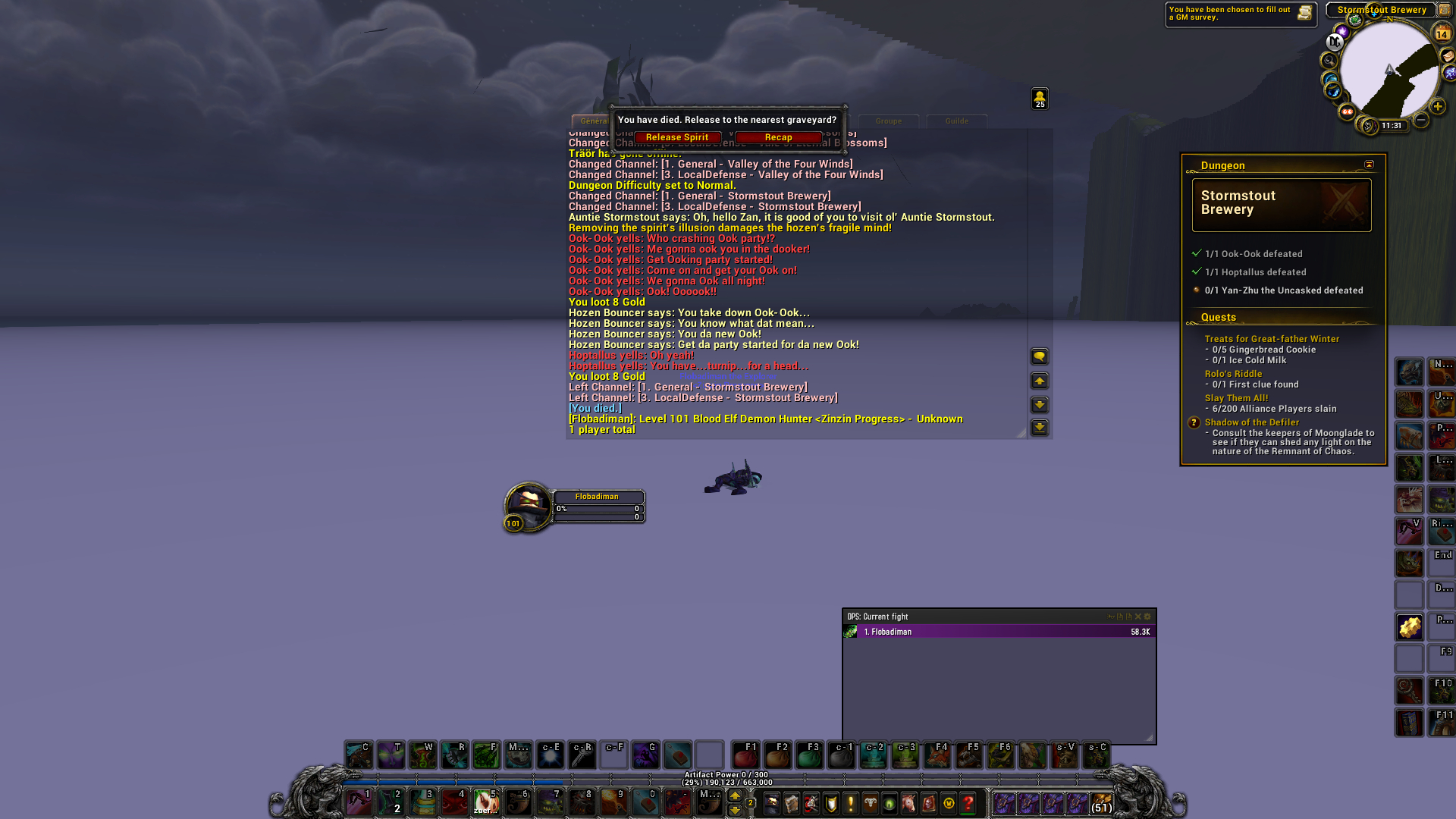Toggle the chat bubble icon beside the chat
The height and width of the screenshot is (819, 1456).
click(1039, 356)
